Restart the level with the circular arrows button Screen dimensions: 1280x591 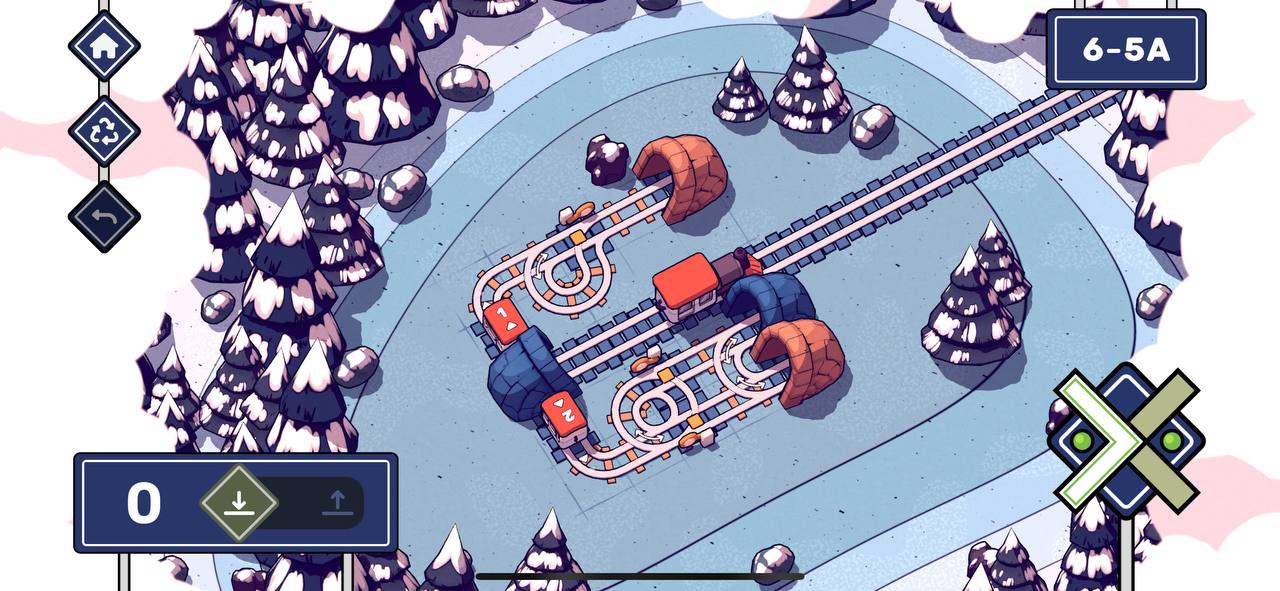coord(104,132)
